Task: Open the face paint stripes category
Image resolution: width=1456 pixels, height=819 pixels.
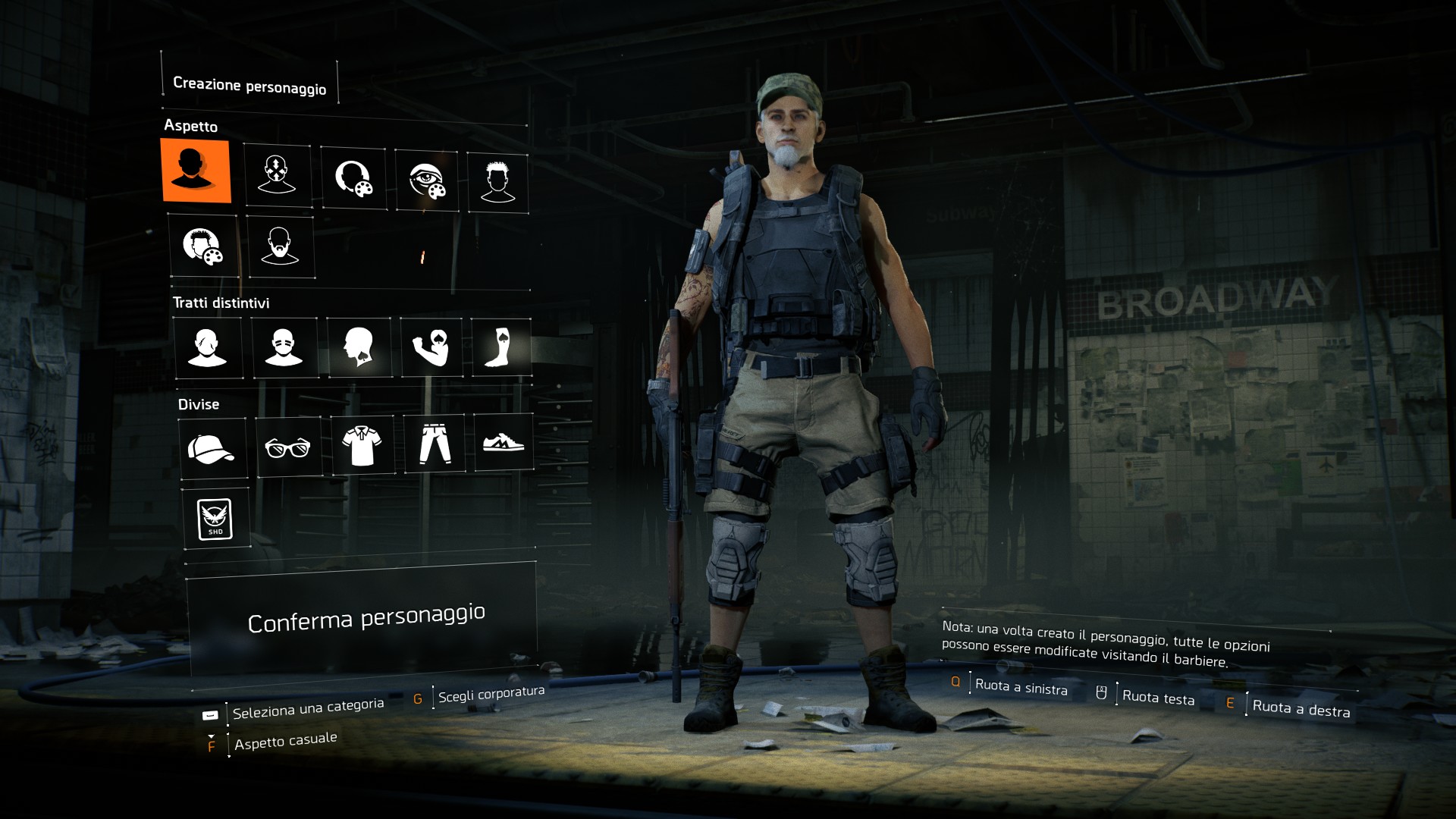Action: pos(284,347)
